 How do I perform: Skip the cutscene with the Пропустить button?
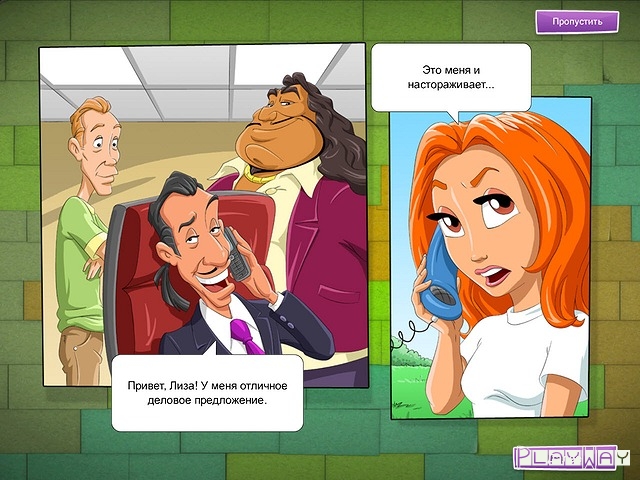576,22
